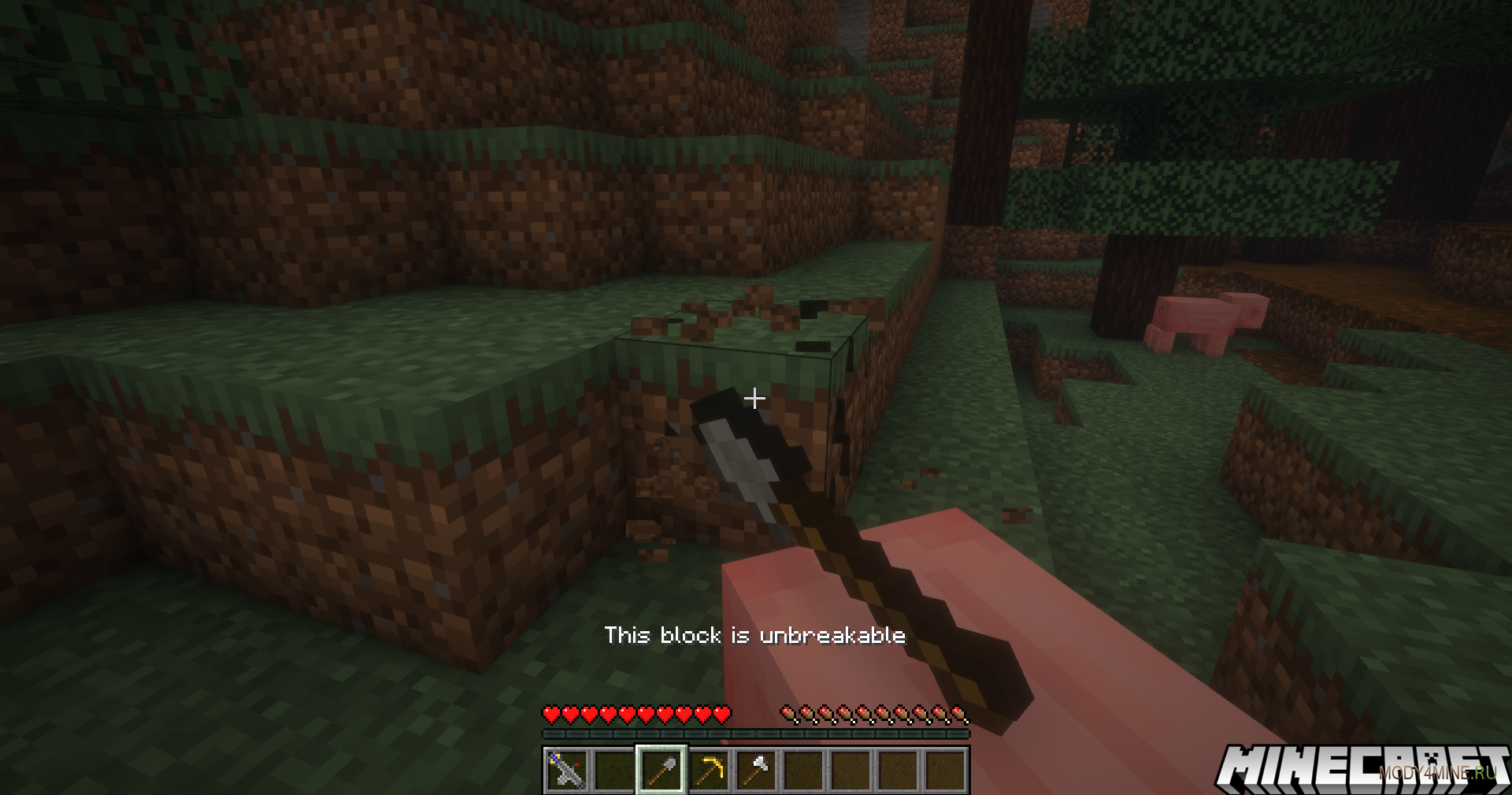Screen dimensions: 1512x795
Task: Select the iron shovel hotbar slot
Action: point(661,770)
